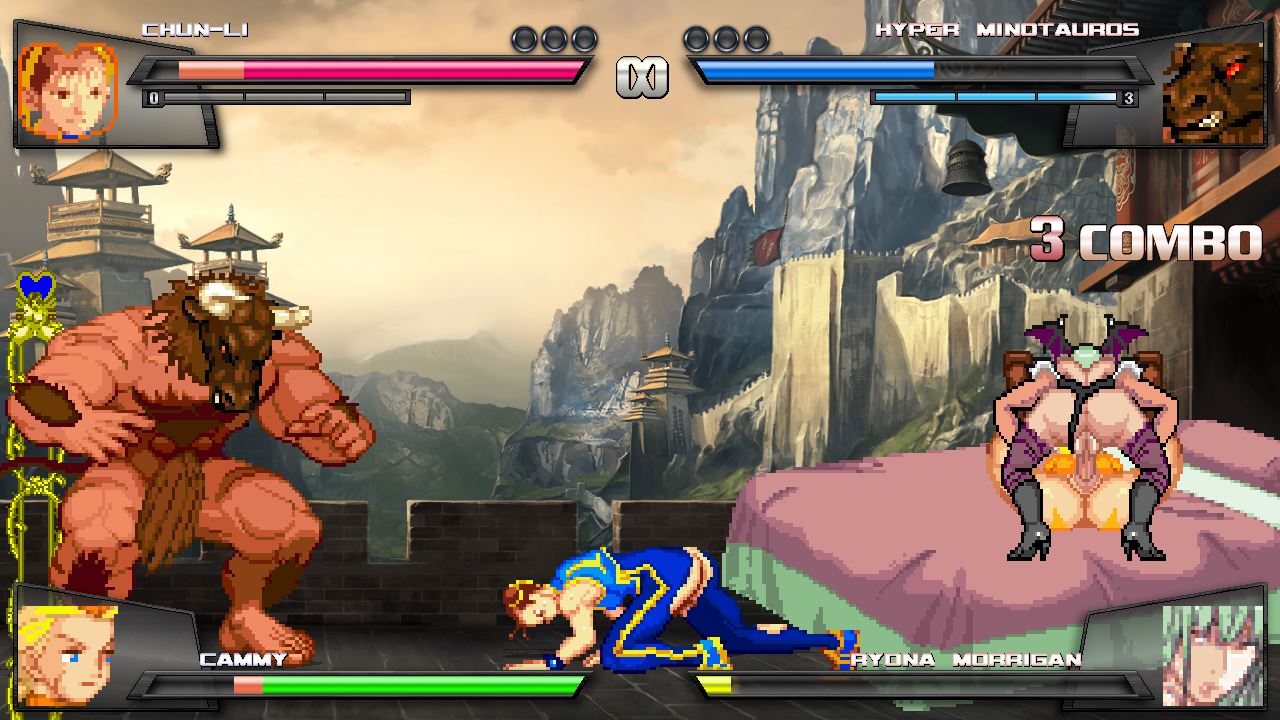Expand the Minotauros power meter bar
The image size is (1280, 720).
995,97
